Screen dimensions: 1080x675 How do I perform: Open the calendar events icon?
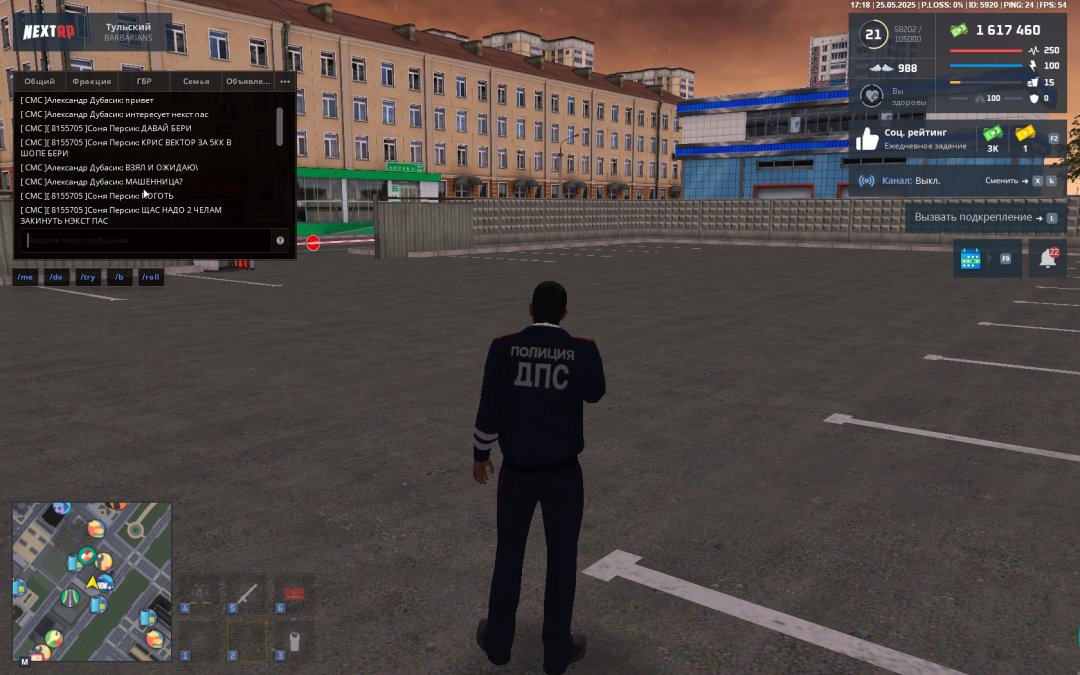pyautogui.click(x=971, y=258)
